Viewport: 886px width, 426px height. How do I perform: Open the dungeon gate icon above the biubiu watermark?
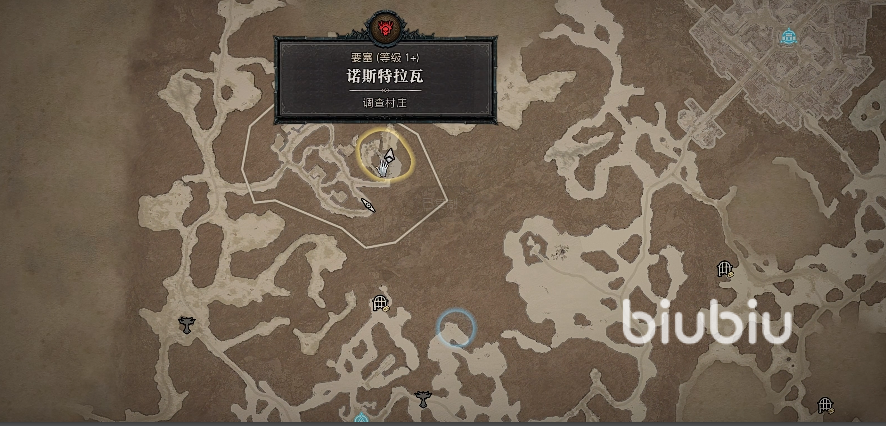726,269
